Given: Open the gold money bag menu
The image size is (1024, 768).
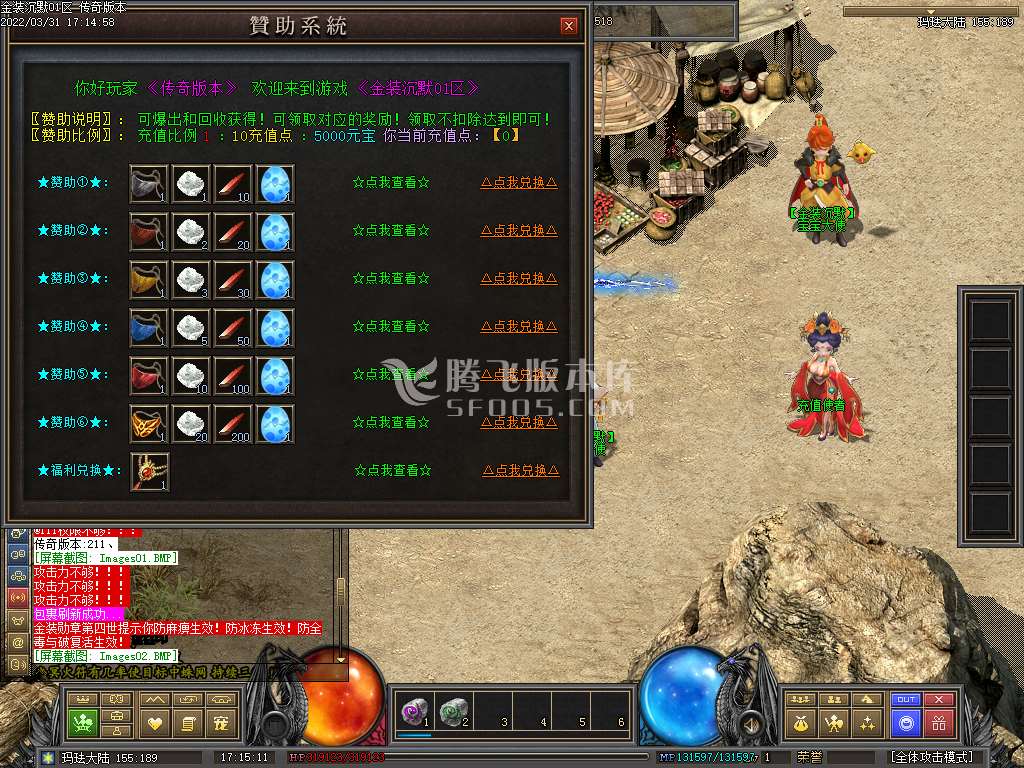Looking at the screenshot, I should pyautogui.click(x=800, y=722).
